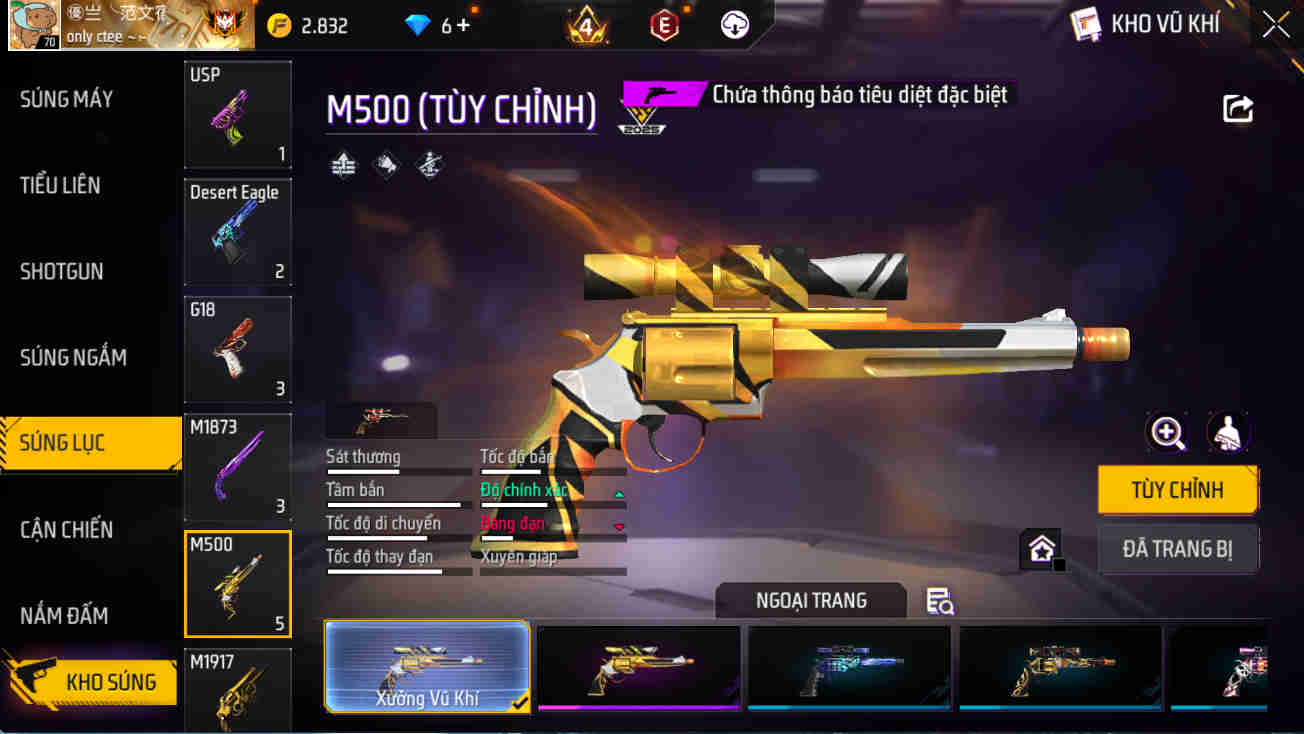Select the Xưởng Vũ Khí skin thumbnail
The image size is (1304, 734).
427,668
